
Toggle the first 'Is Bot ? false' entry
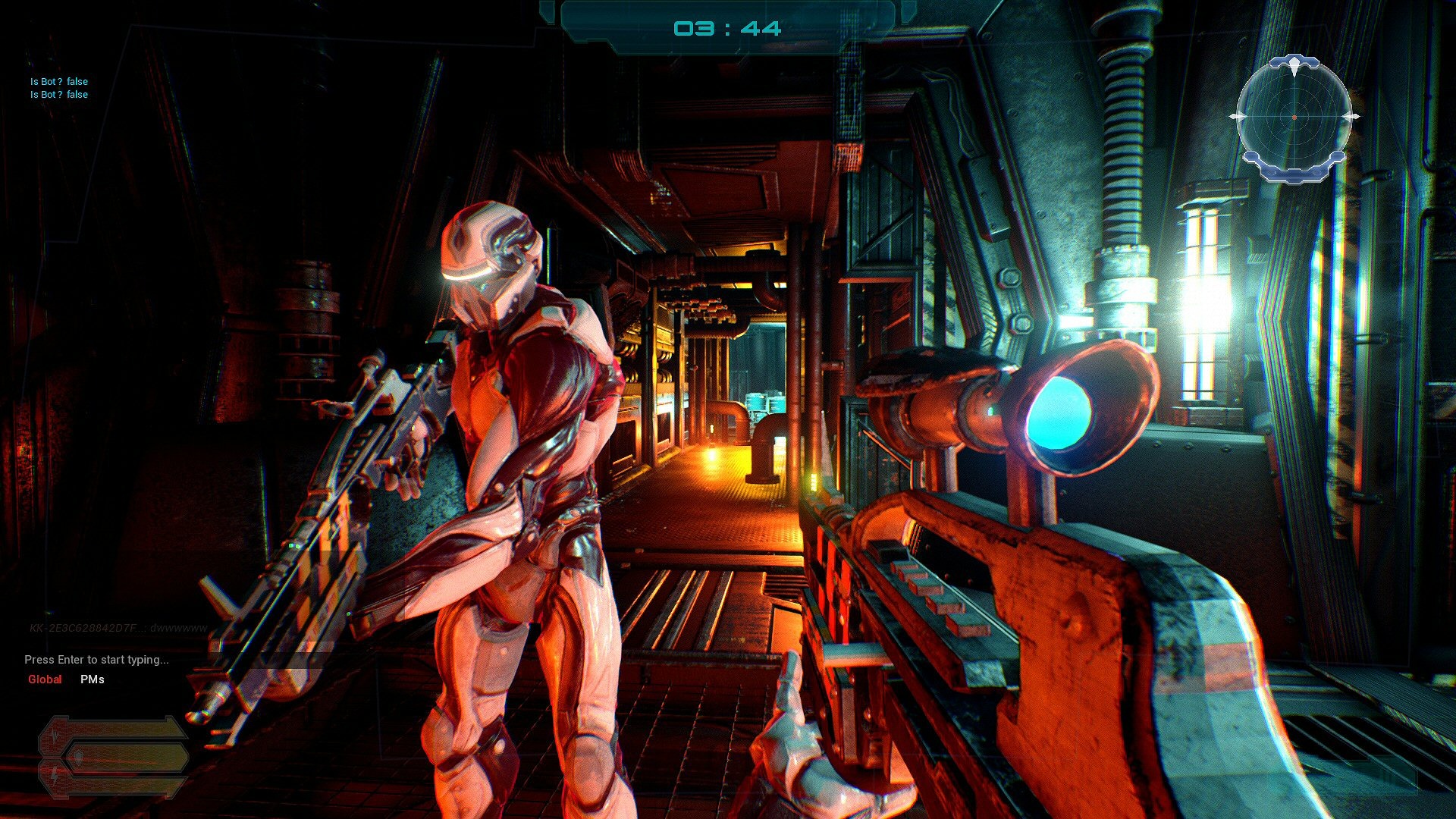click(58, 81)
